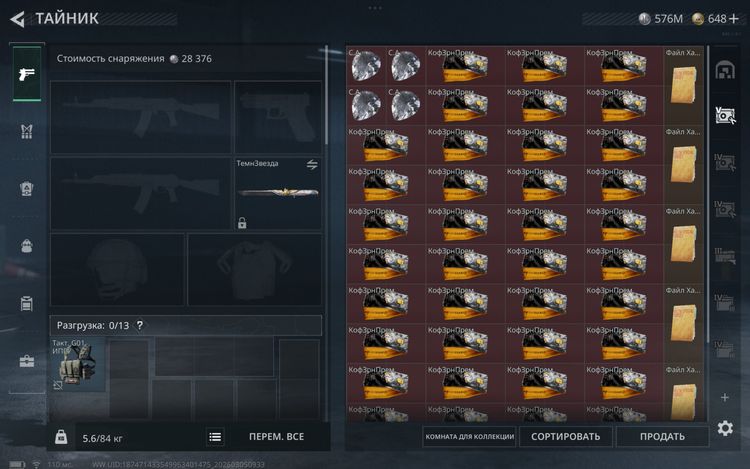Open the backpack category tab

point(26,246)
